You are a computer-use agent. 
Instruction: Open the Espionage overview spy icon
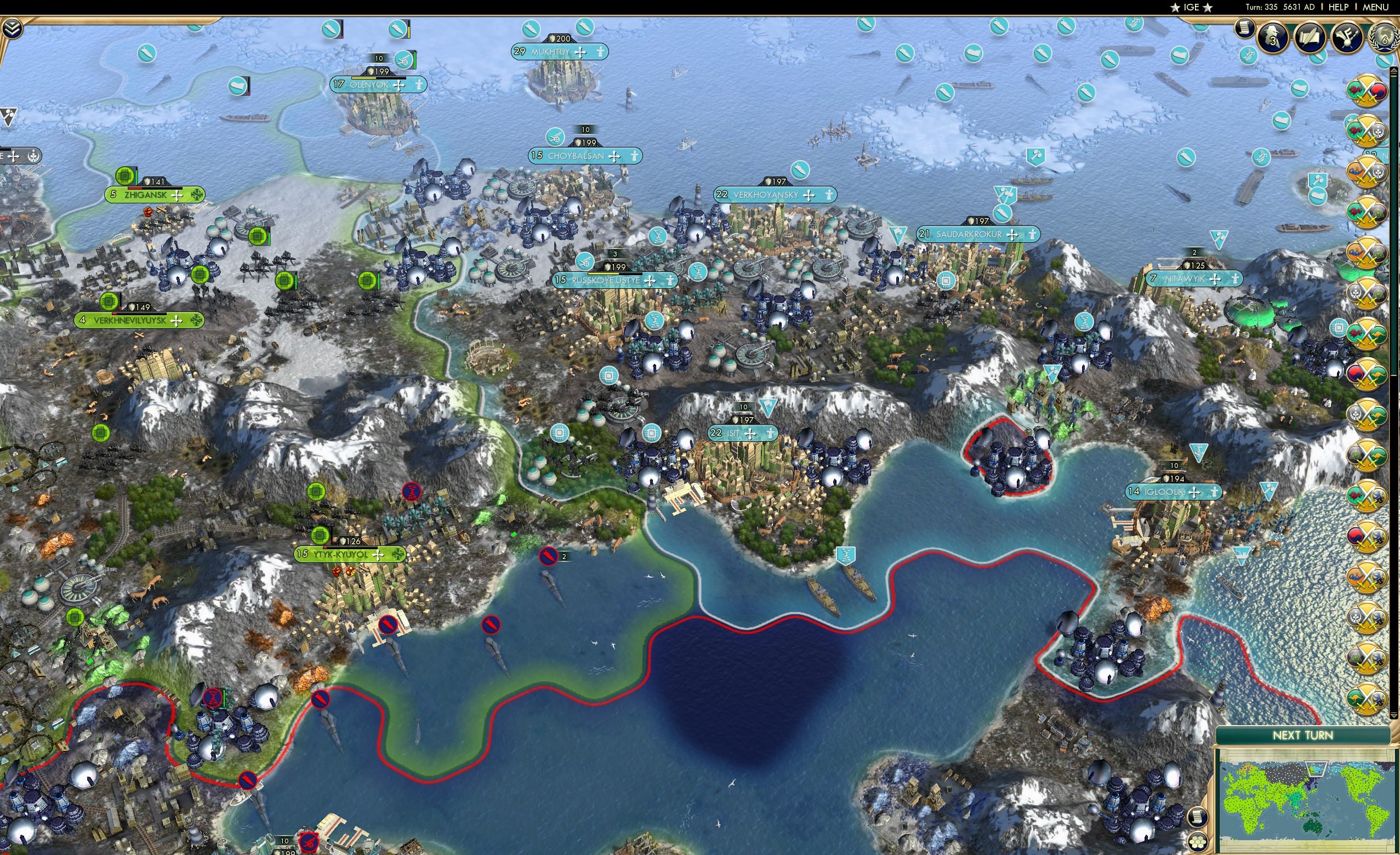click(x=1273, y=36)
